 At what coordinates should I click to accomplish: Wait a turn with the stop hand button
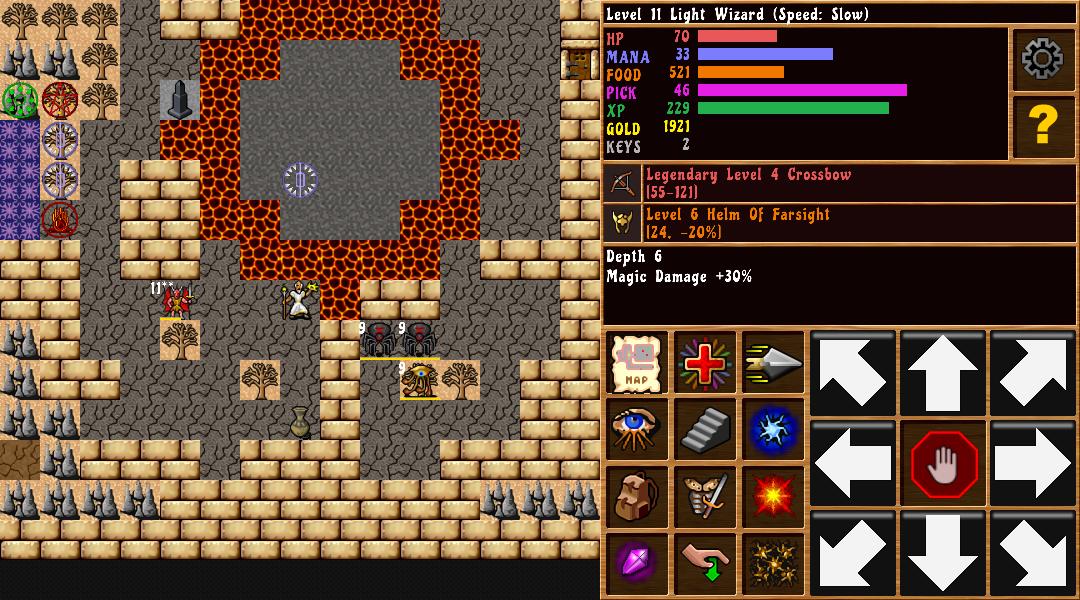[x=943, y=464]
